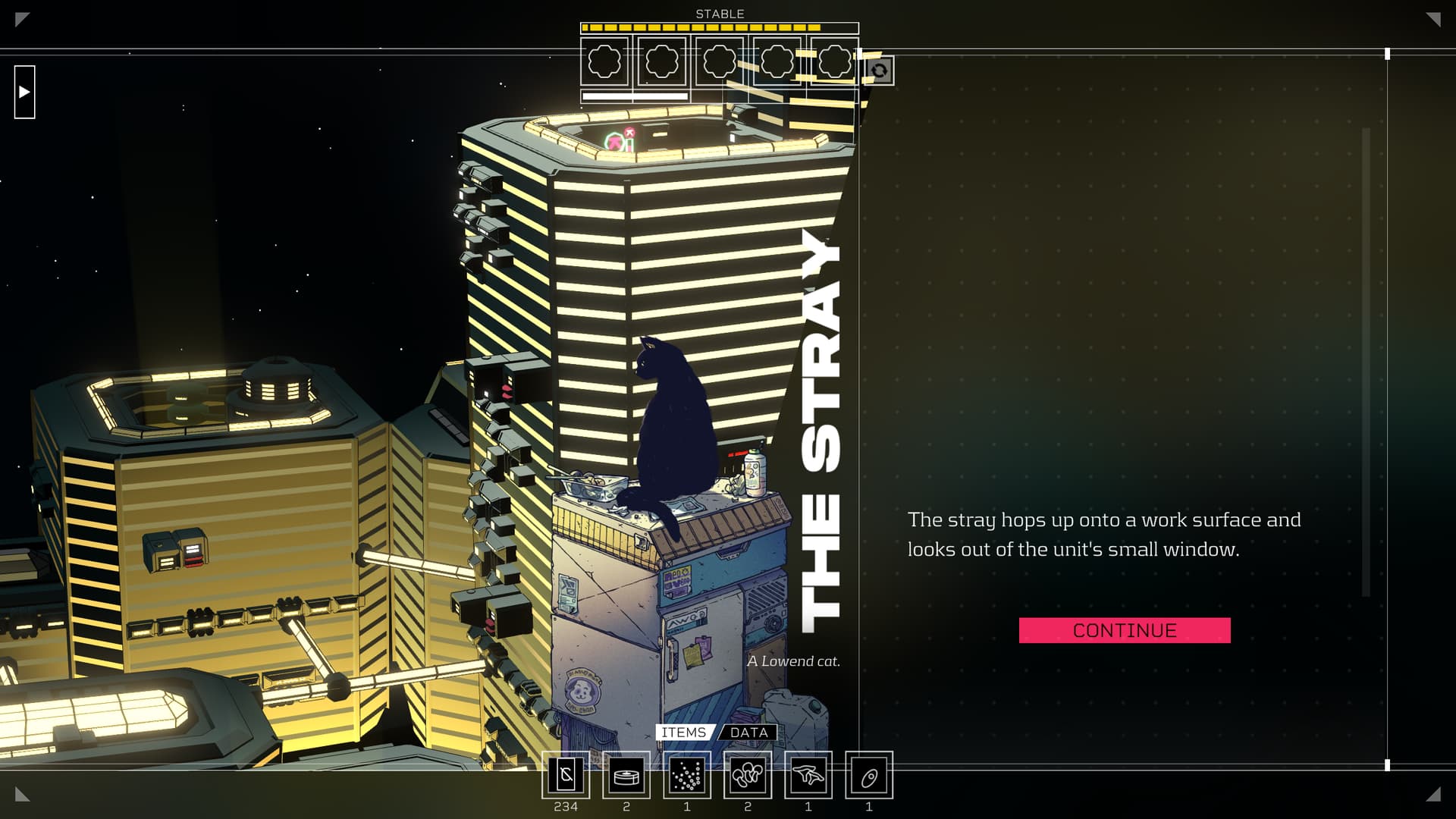Viewport: 1456px width, 819px height.
Task: Pick the round canister item slot
Action: click(626, 775)
